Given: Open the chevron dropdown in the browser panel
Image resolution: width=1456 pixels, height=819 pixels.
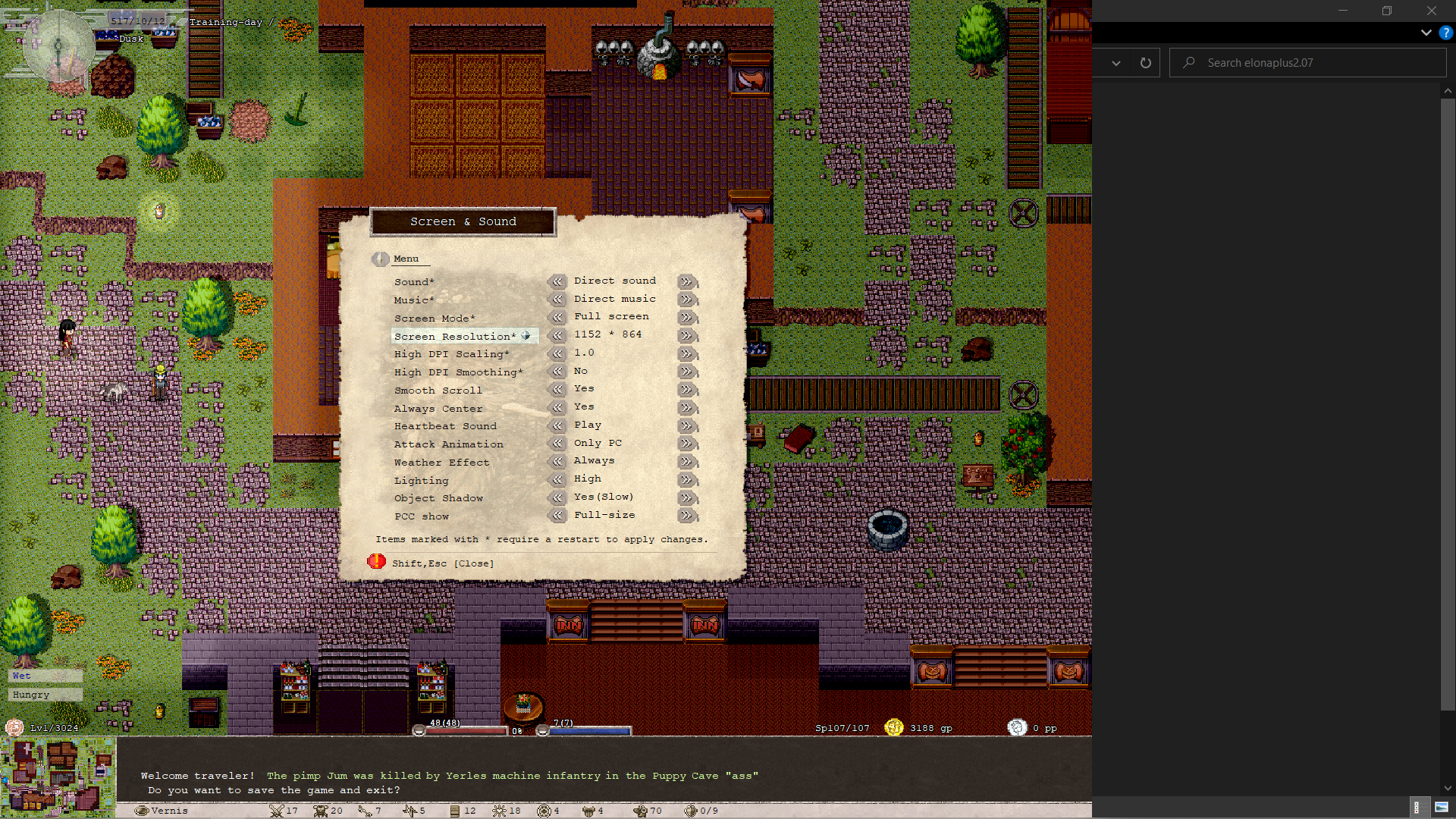Looking at the screenshot, I should tap(1116, 62).
